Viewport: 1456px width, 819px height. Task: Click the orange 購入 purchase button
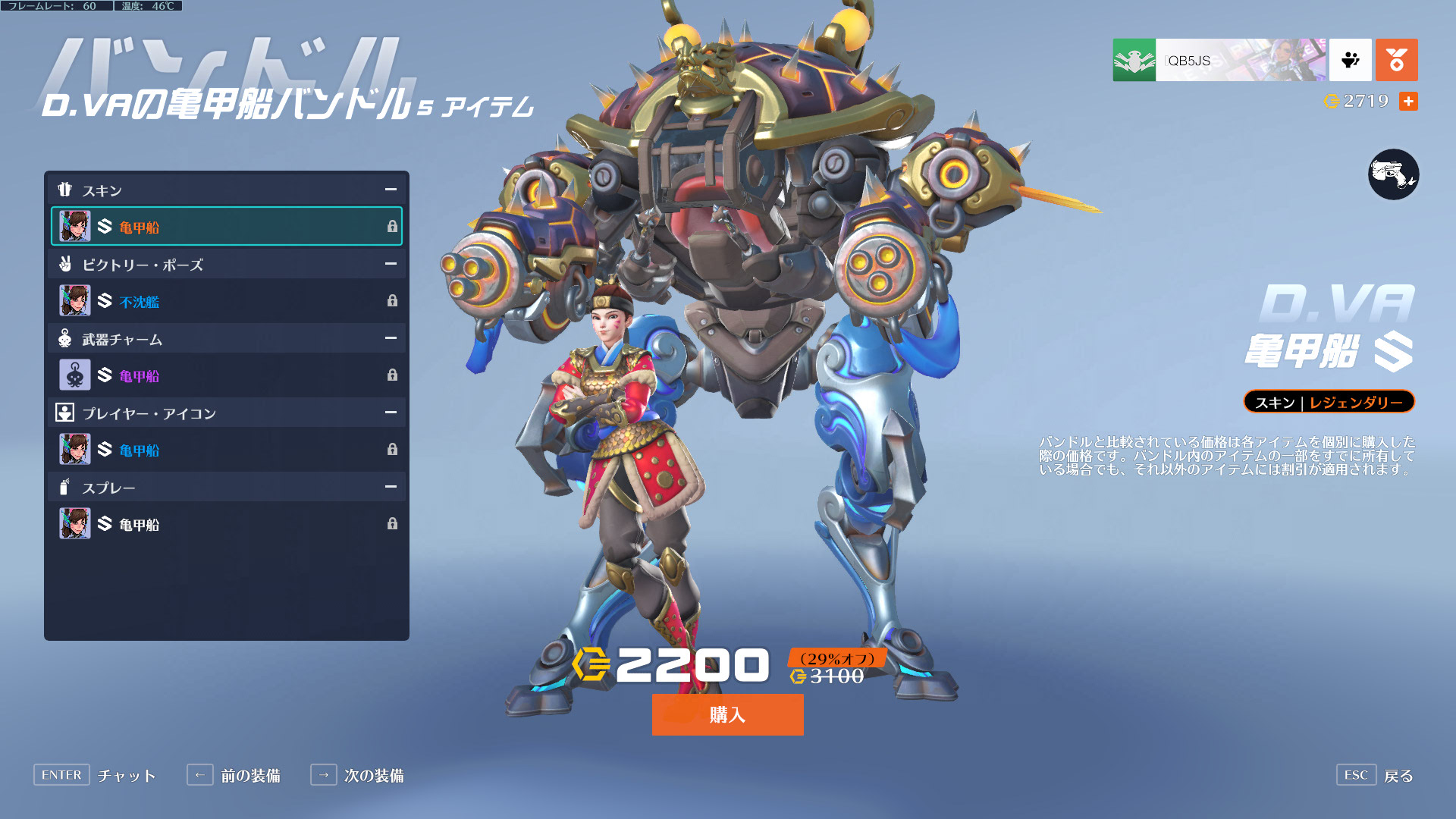(727, 714)
